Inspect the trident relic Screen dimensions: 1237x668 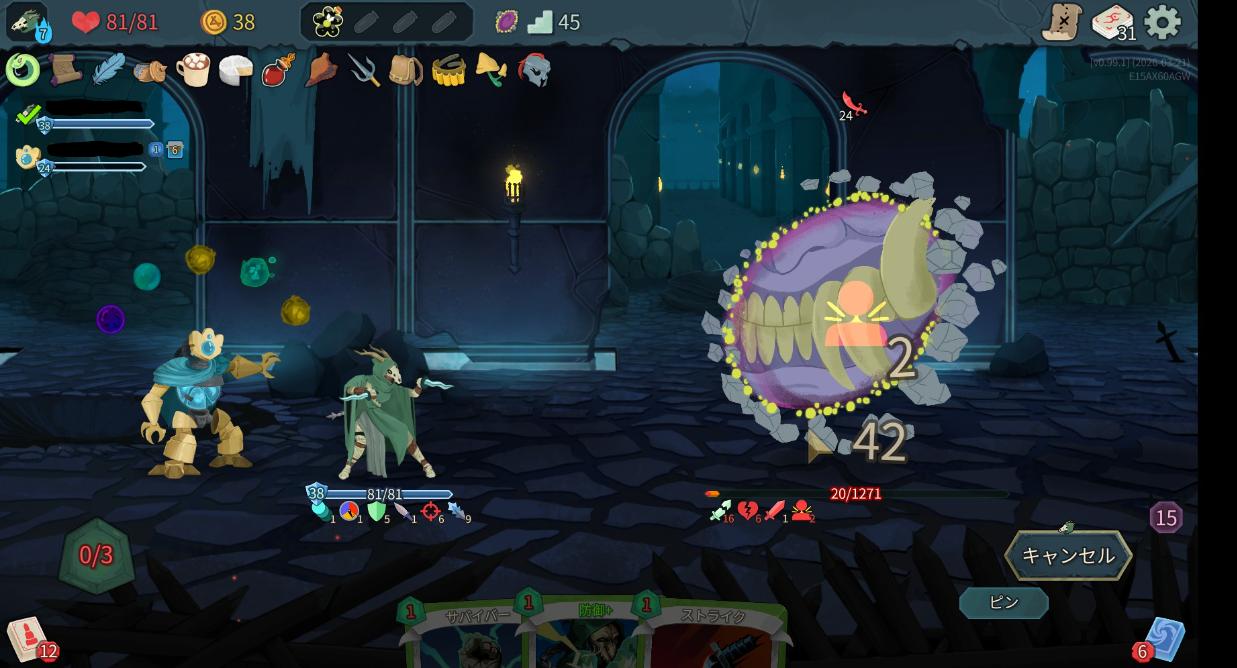(x=364, y=70)
